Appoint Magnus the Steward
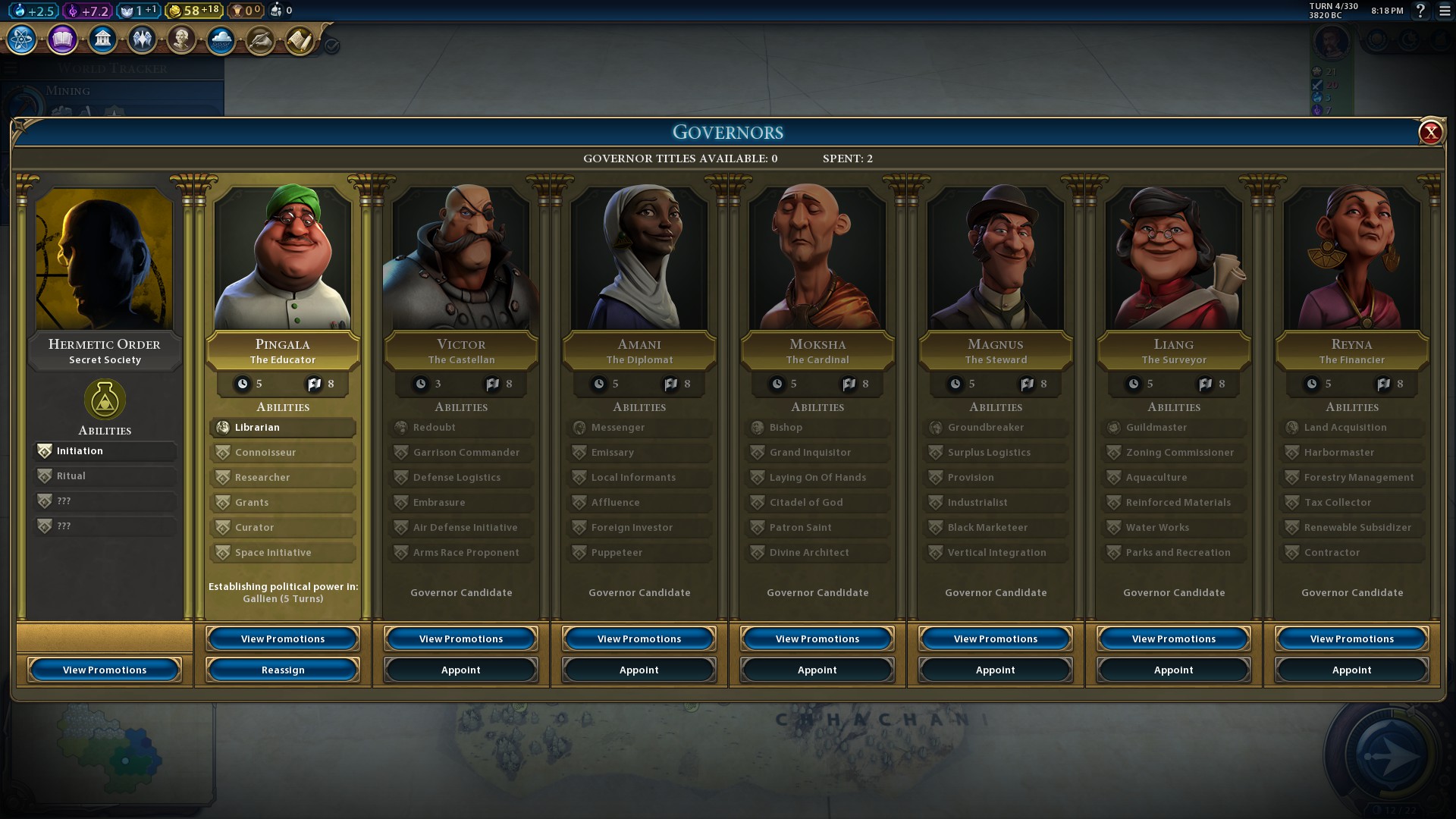Viewport: 1456px width, 819px height. [x=996, y=670]
